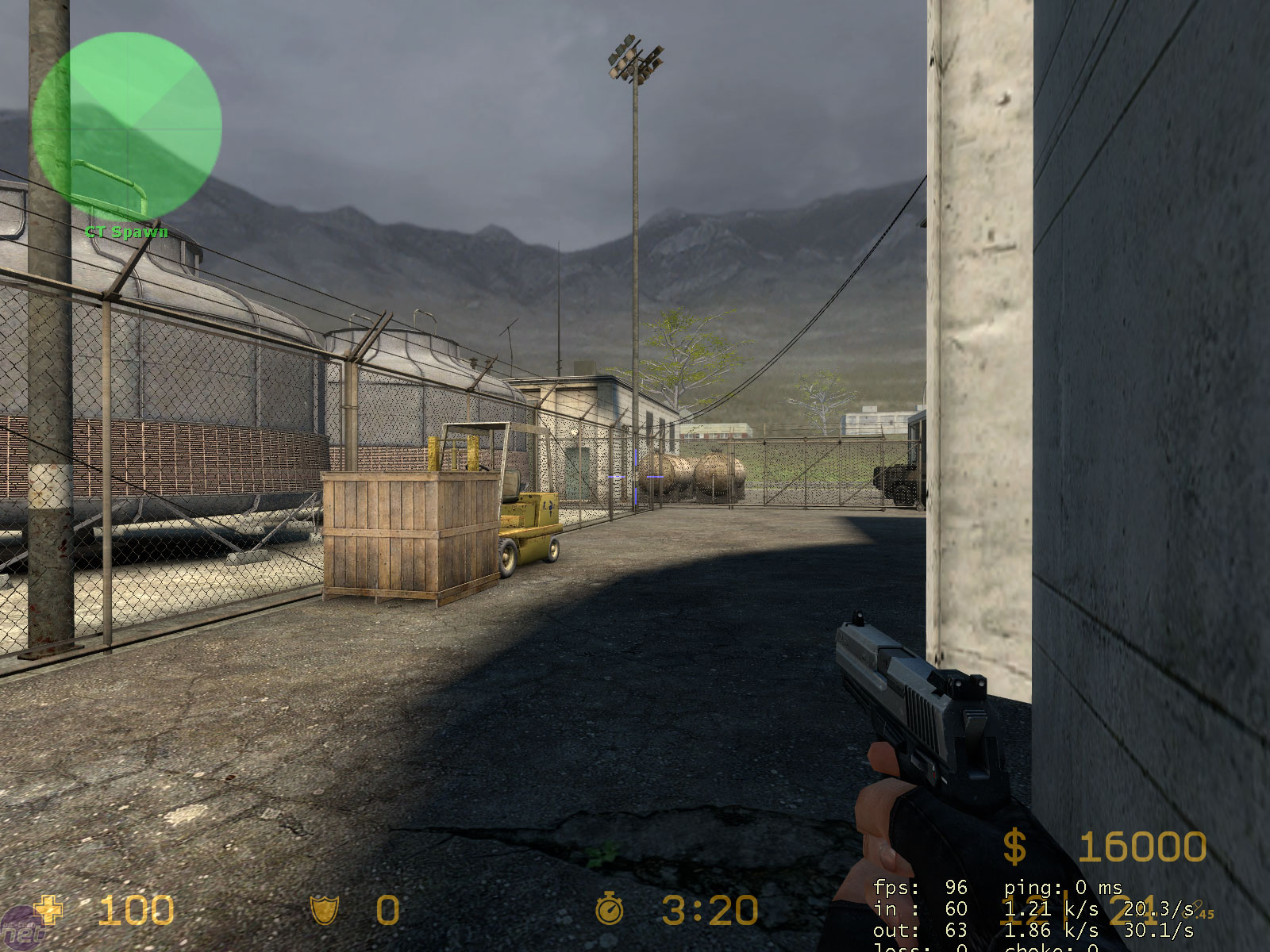This screenshot has width=1270, height=952.
Task: Toggle the ping readout showing 0 ms
Action: click(x=1060, y=887)
